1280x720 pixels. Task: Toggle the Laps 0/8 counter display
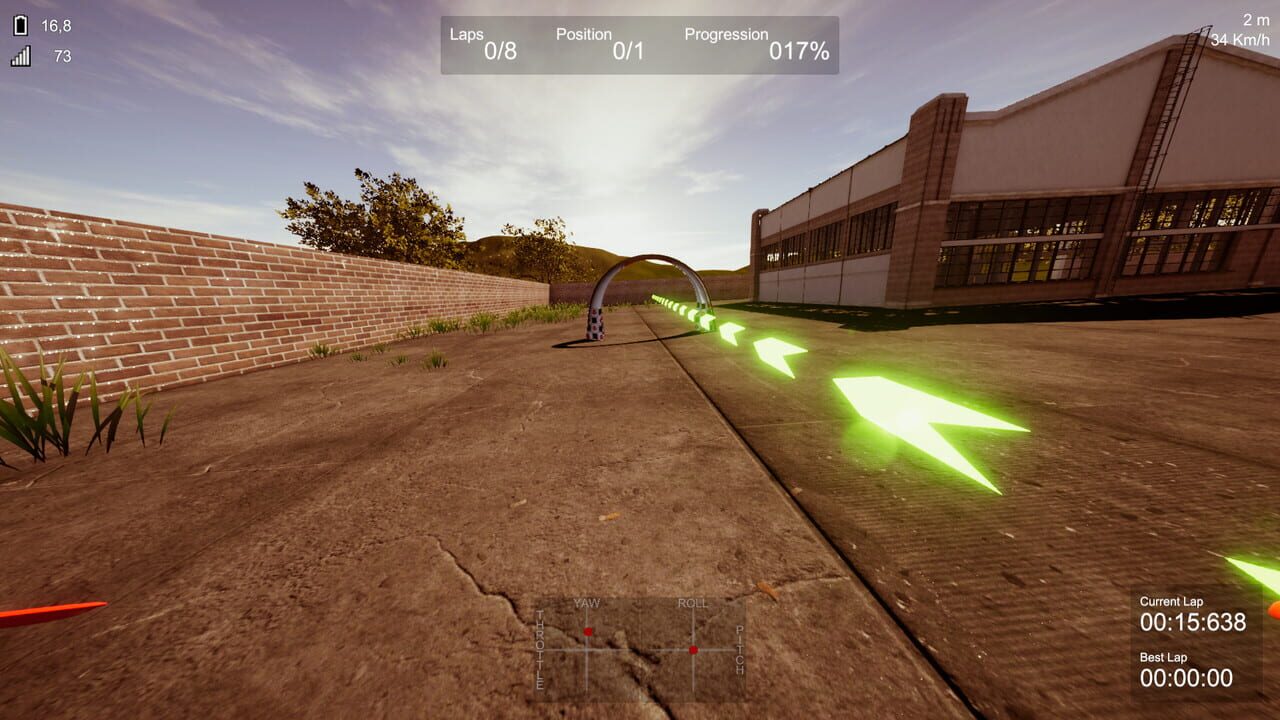click(485, 40)
